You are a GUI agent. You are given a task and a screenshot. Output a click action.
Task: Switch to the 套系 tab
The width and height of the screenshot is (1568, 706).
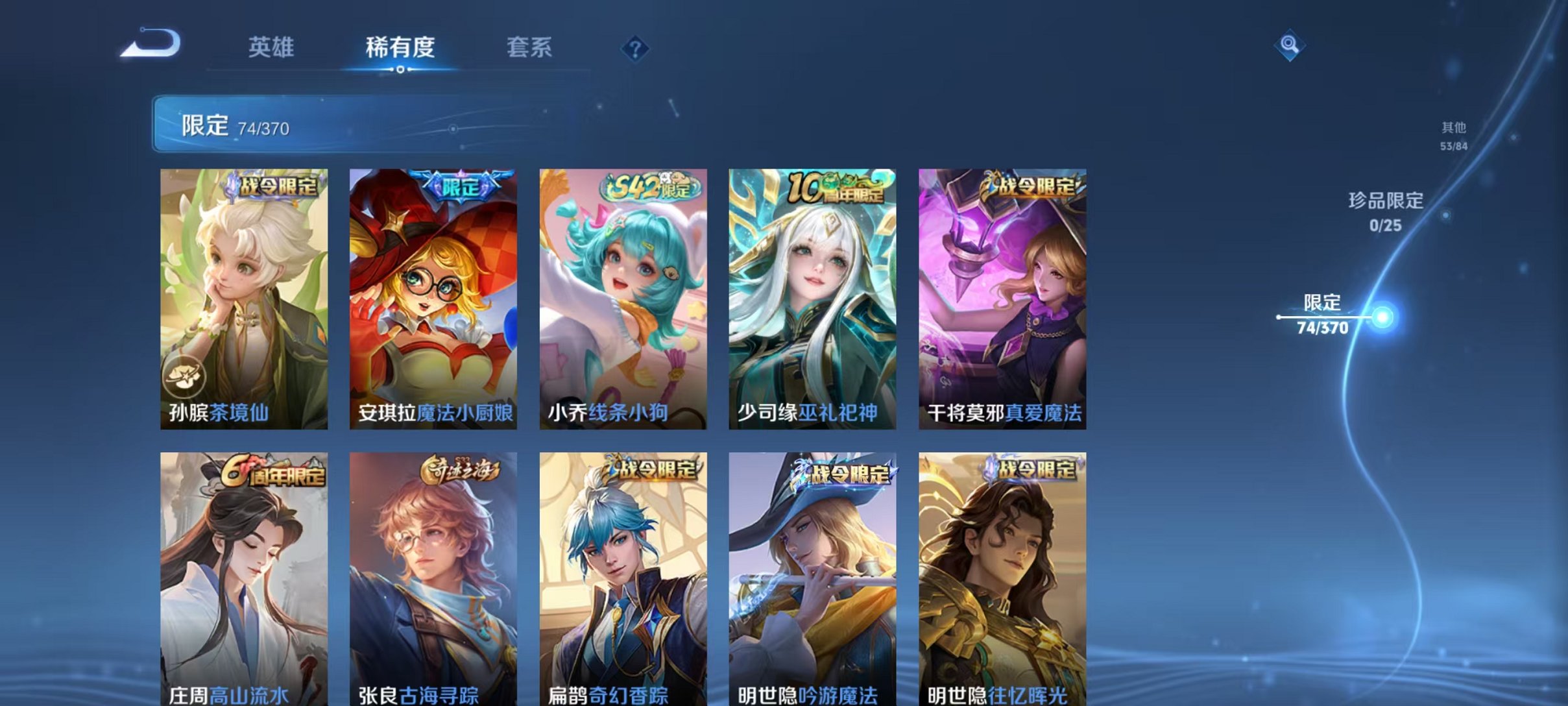click(529, 48)
